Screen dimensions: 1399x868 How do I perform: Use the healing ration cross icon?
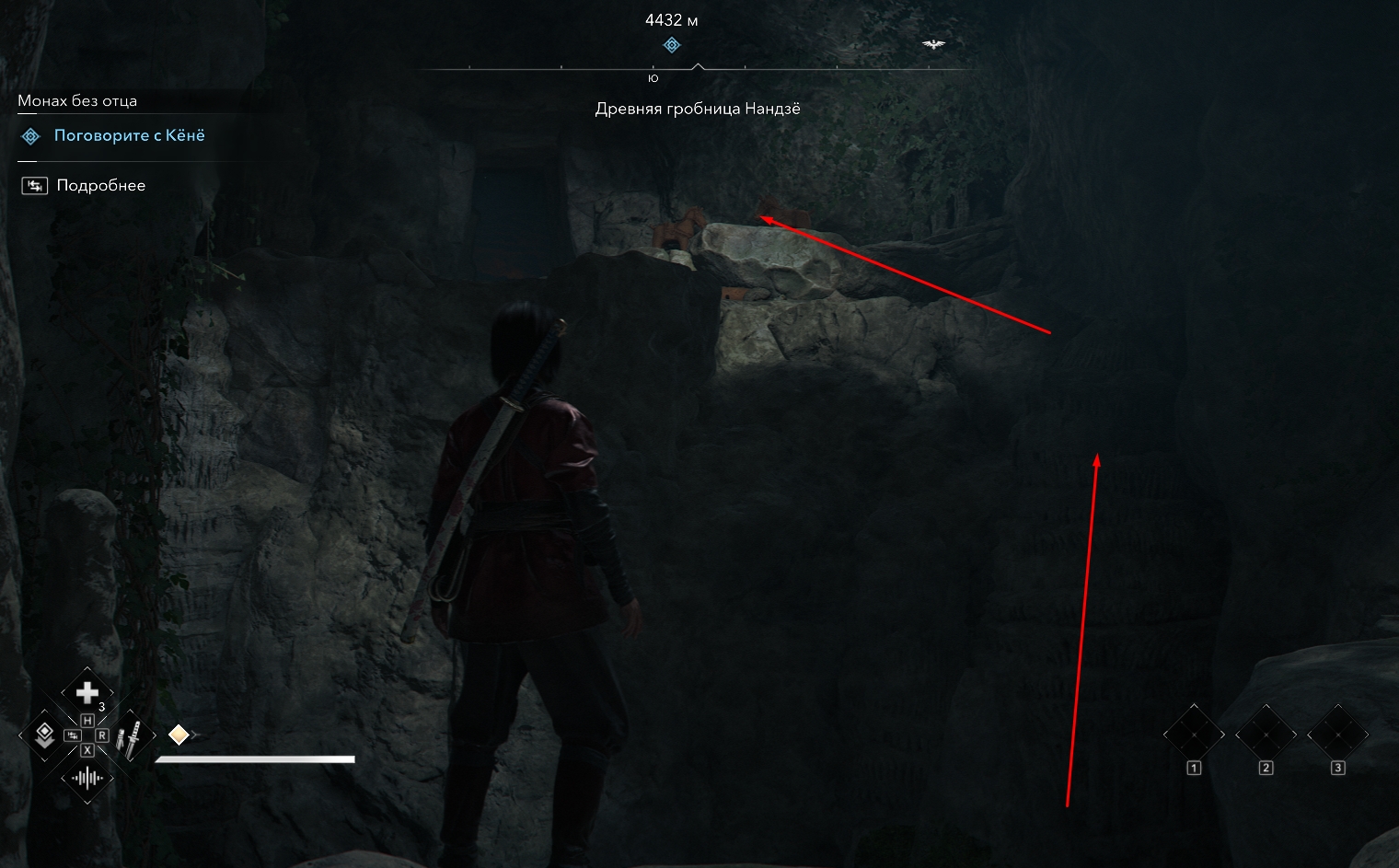[x=87, y=692]
